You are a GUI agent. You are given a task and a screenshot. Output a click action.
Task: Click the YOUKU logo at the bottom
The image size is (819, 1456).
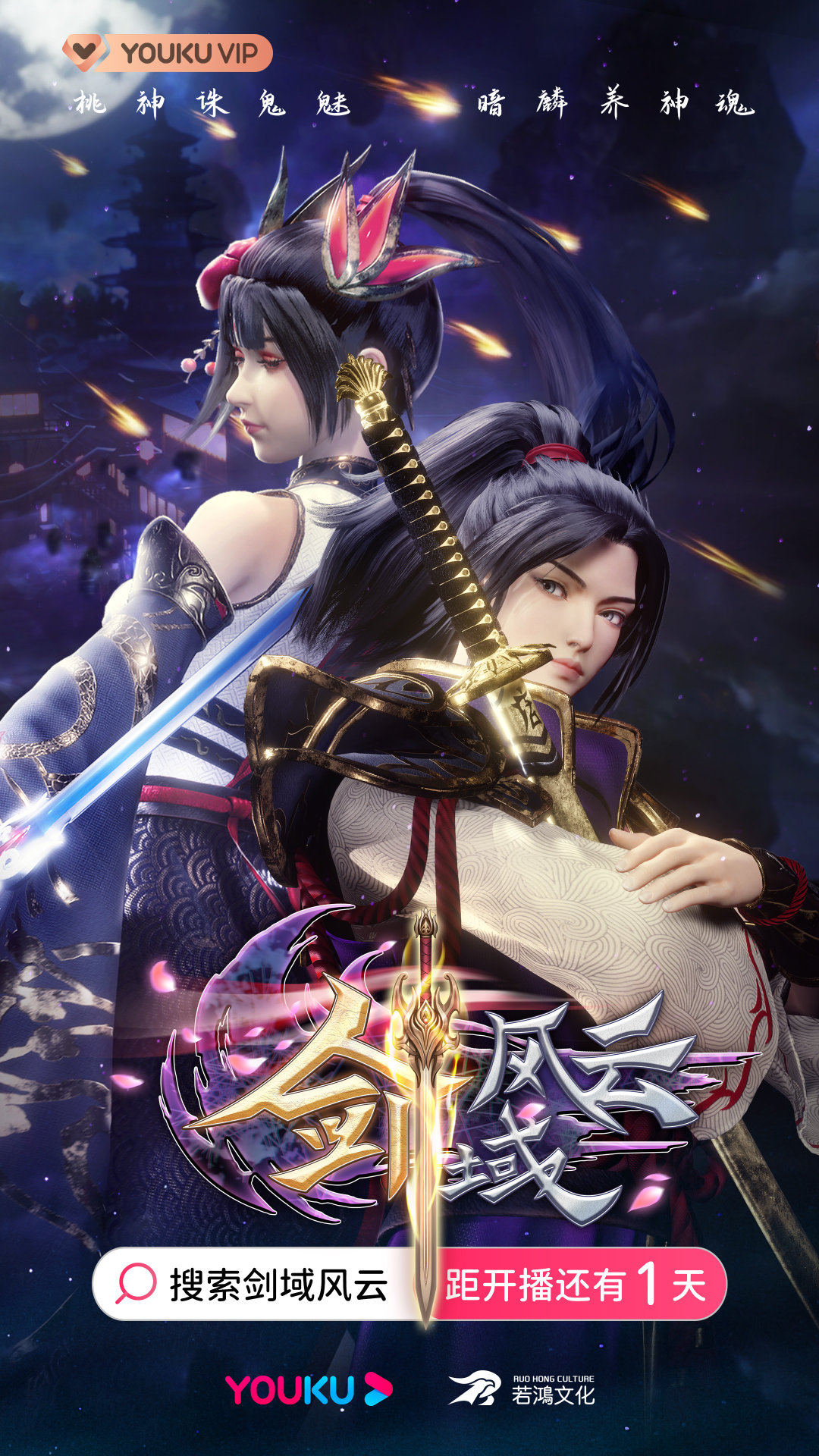click(308, 1389)
